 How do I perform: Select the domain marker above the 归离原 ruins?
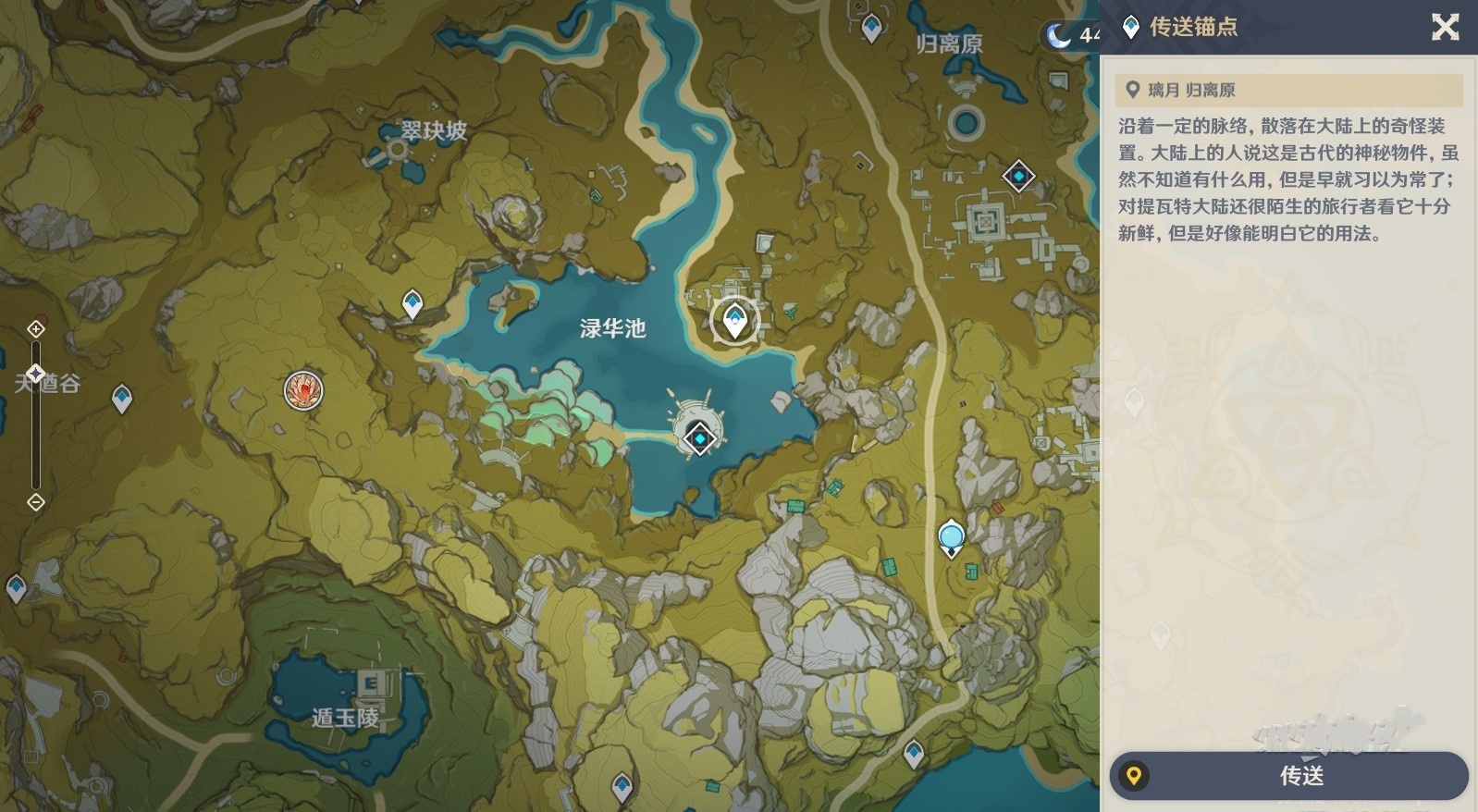1018,176
